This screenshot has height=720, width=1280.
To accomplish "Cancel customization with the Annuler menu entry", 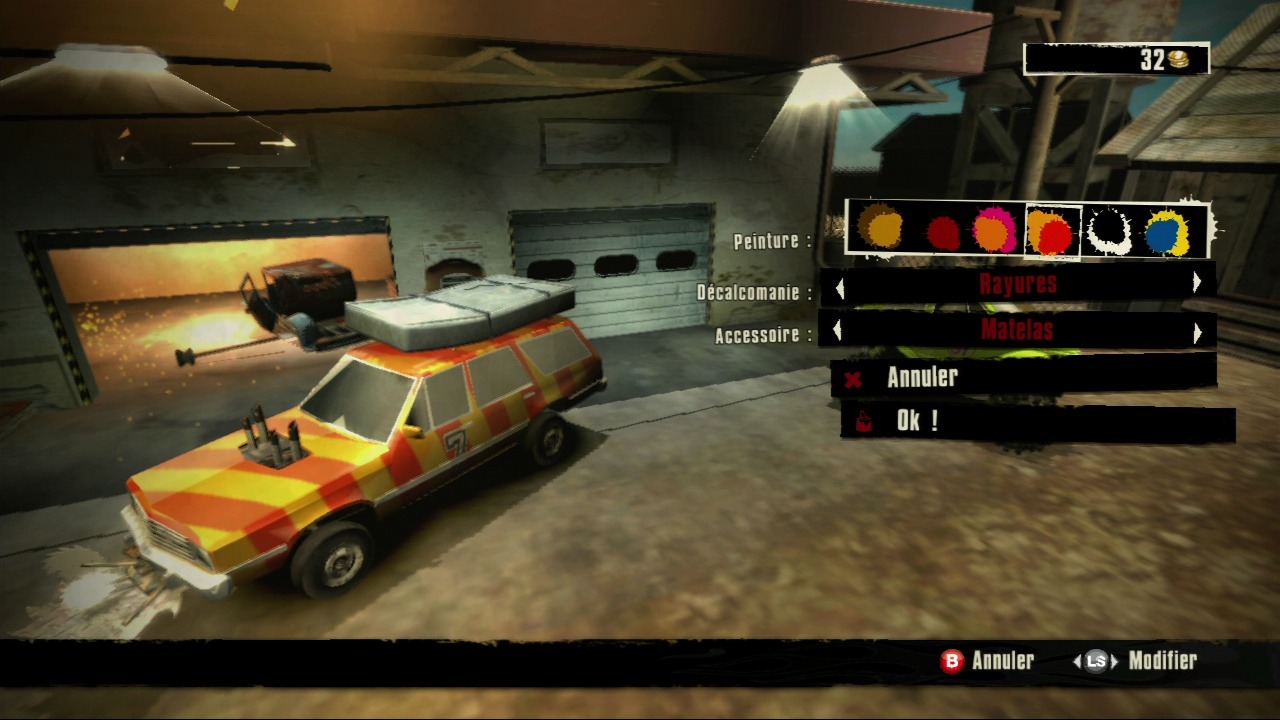I will click(x=921, y=377).
